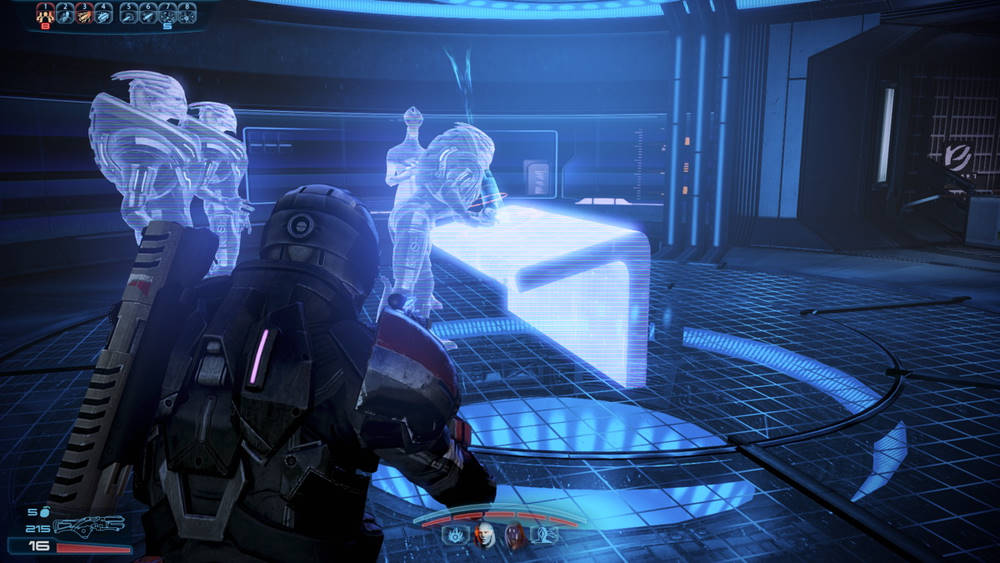The height and width of the screenshot is (563, 1000).
Task: Click the assault rifle weapon icon
Action: click(90, 525)
